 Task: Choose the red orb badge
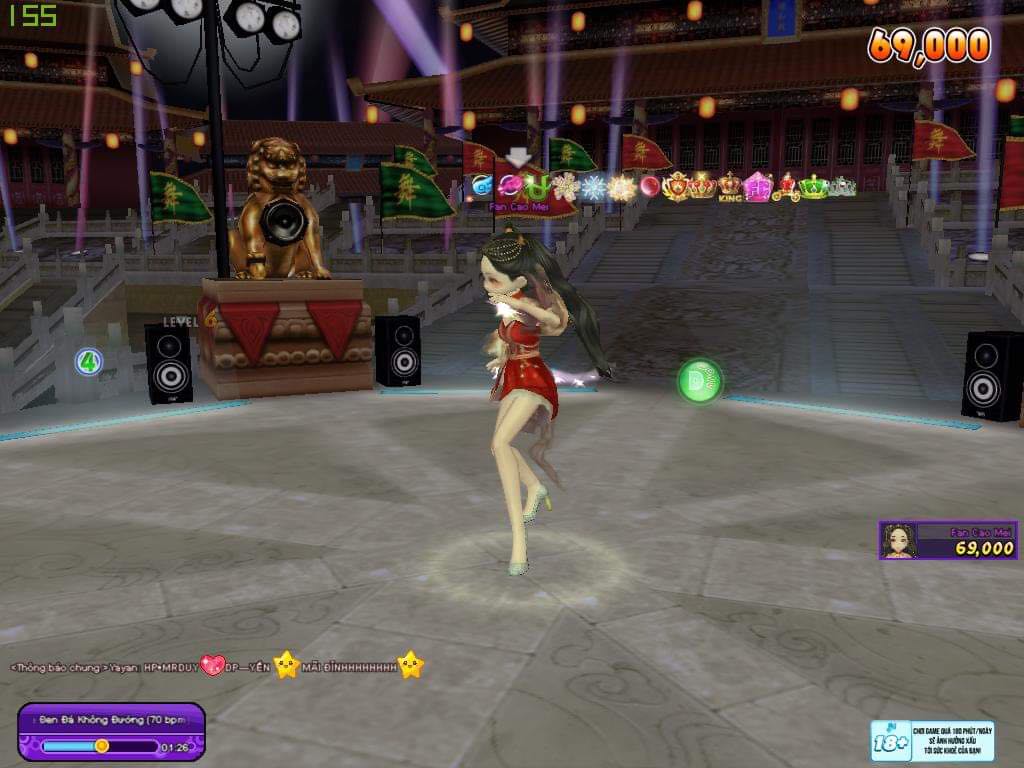point(650,186)
